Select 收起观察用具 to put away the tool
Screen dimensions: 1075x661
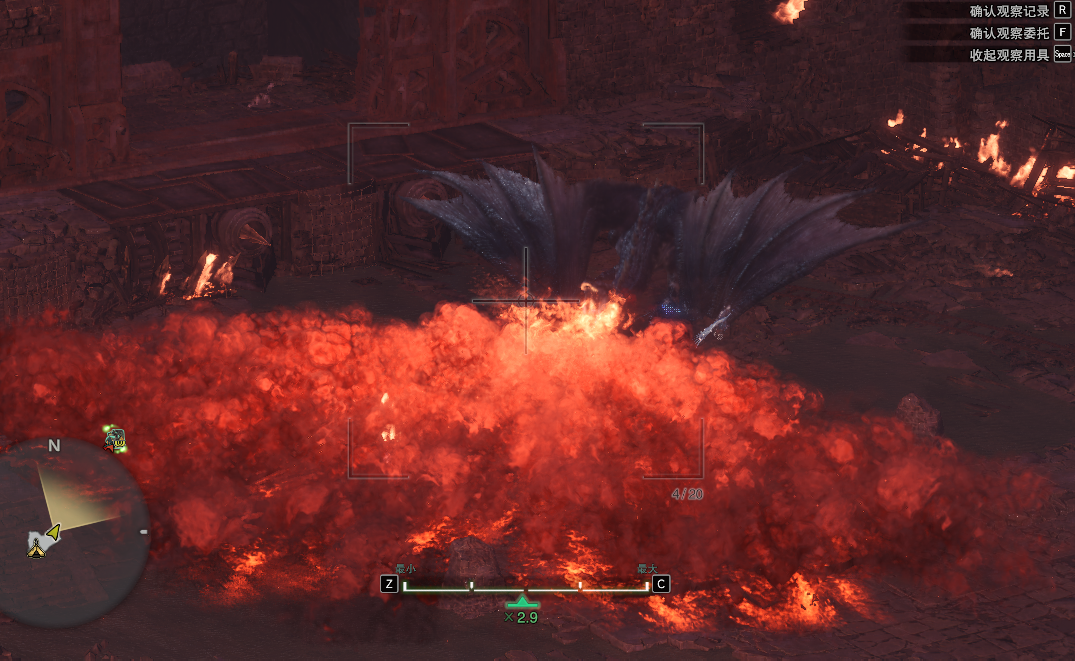1009,55
